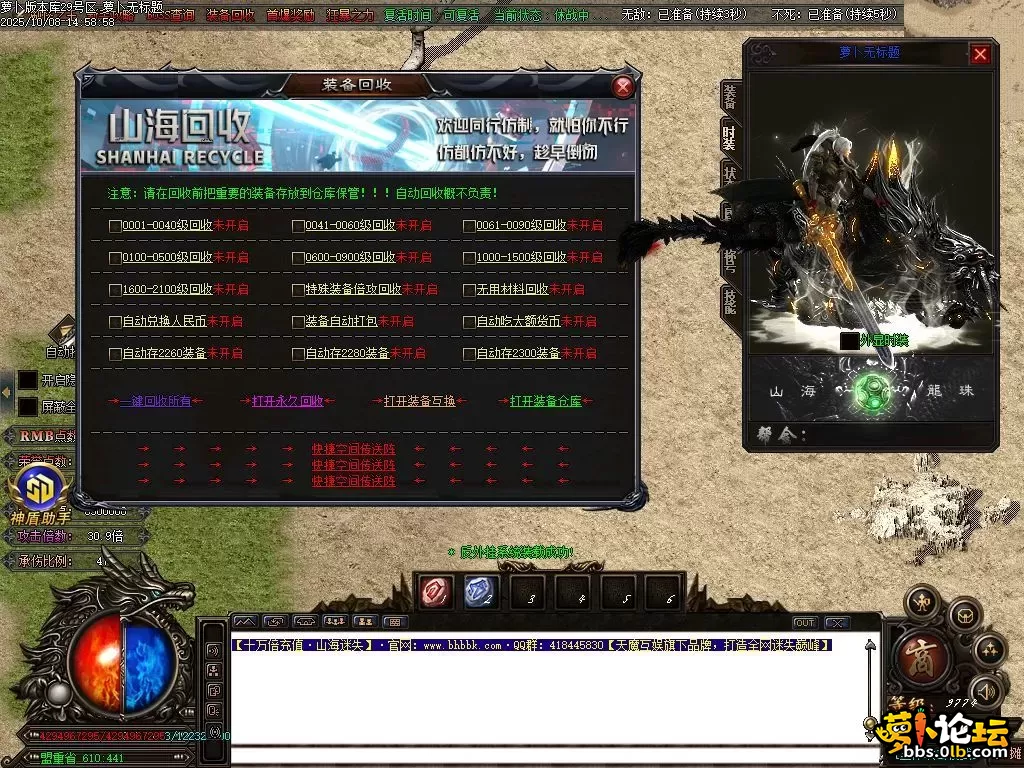
Task: Open the 打开装备仓库 warehouse link
Action: (x=545, y=401)
